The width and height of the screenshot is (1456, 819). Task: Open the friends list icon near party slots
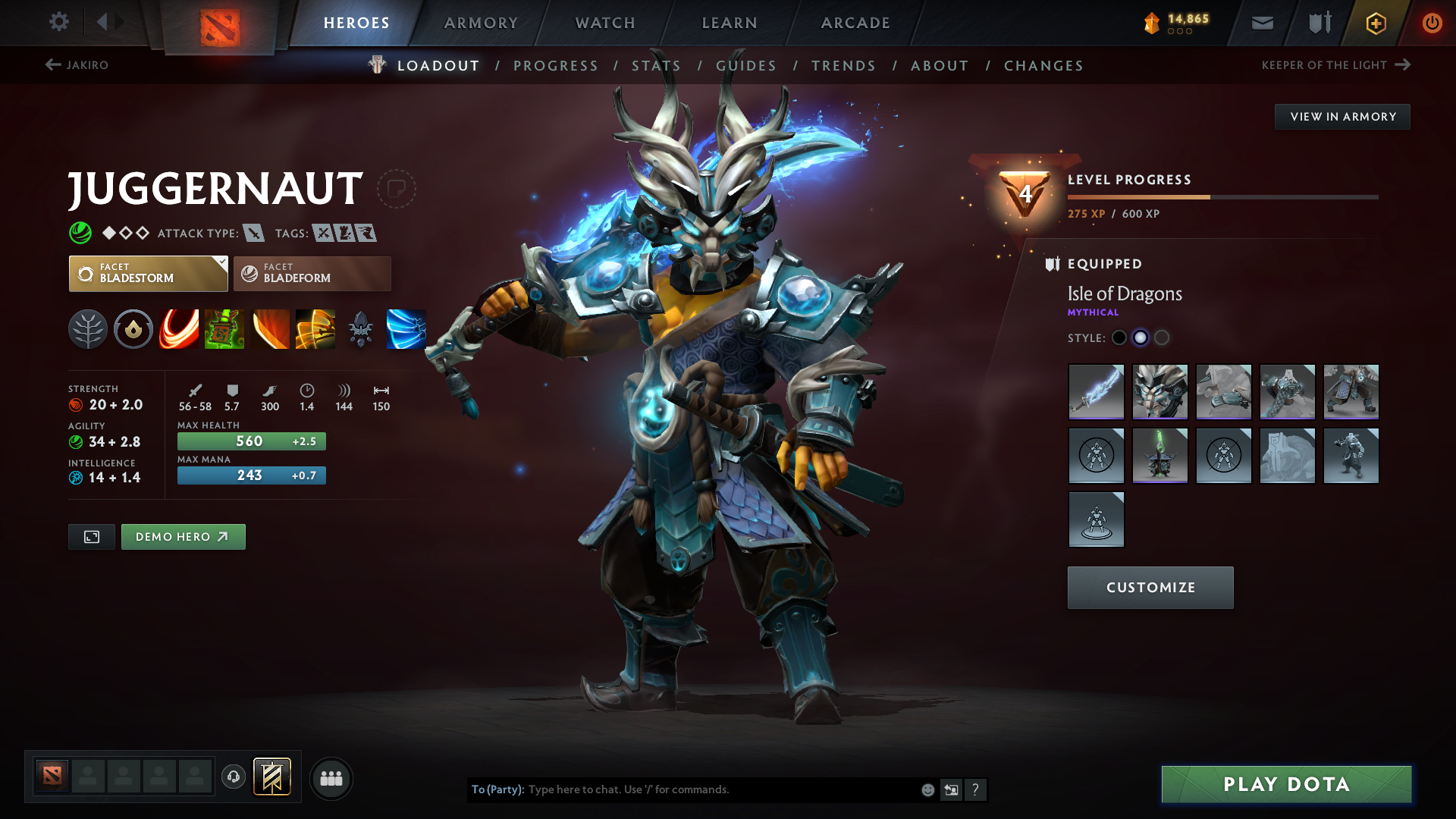point(331,777)
